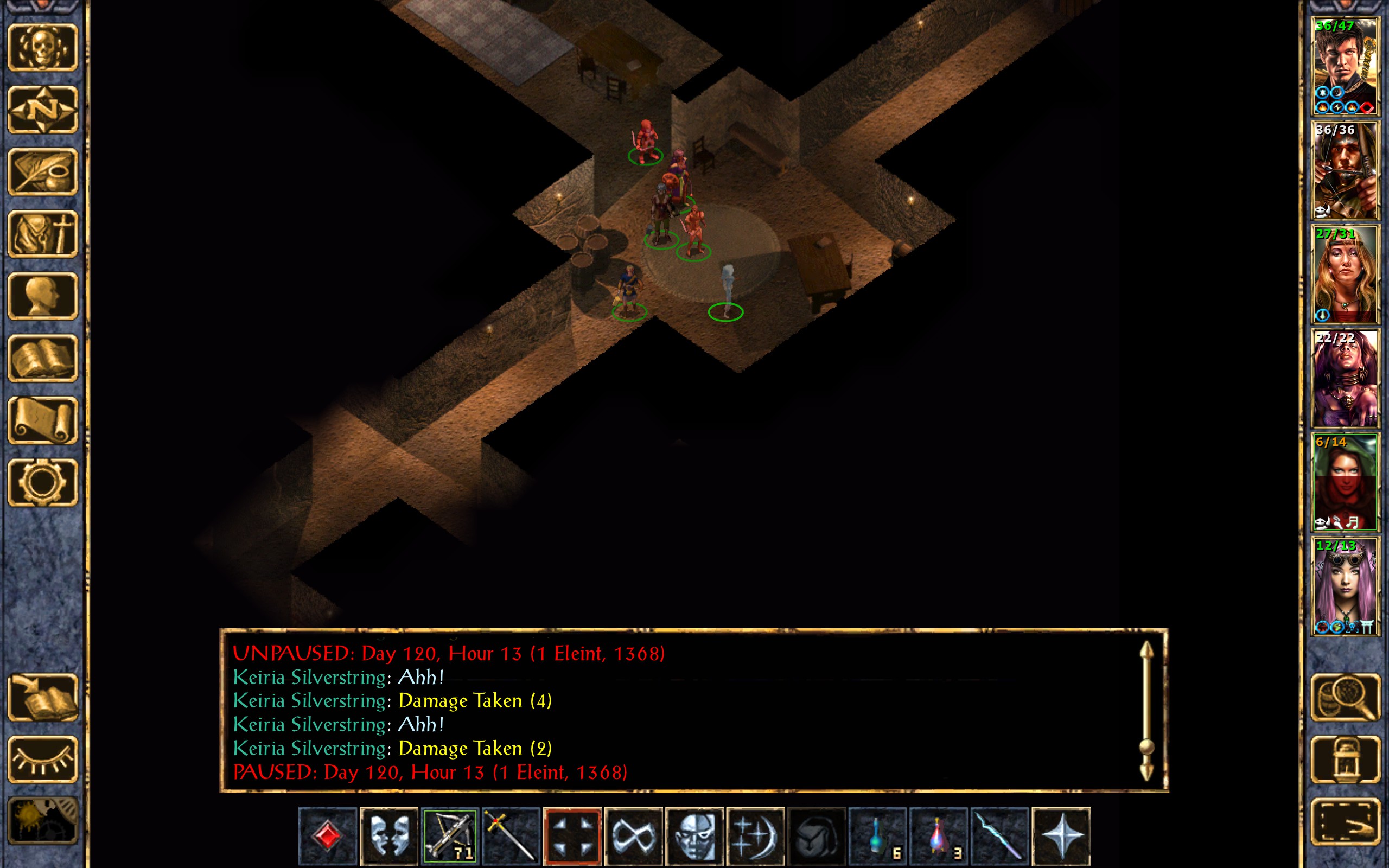Click the magnifying glass button in the right sidebar

(x=1345, y=698)
